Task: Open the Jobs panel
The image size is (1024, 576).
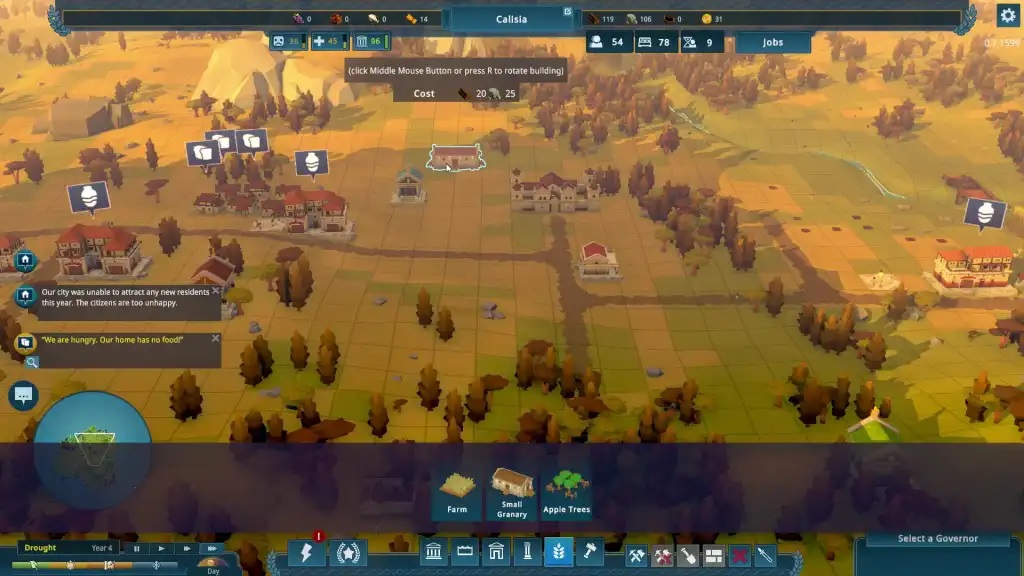Action: [x=772, y=43]
